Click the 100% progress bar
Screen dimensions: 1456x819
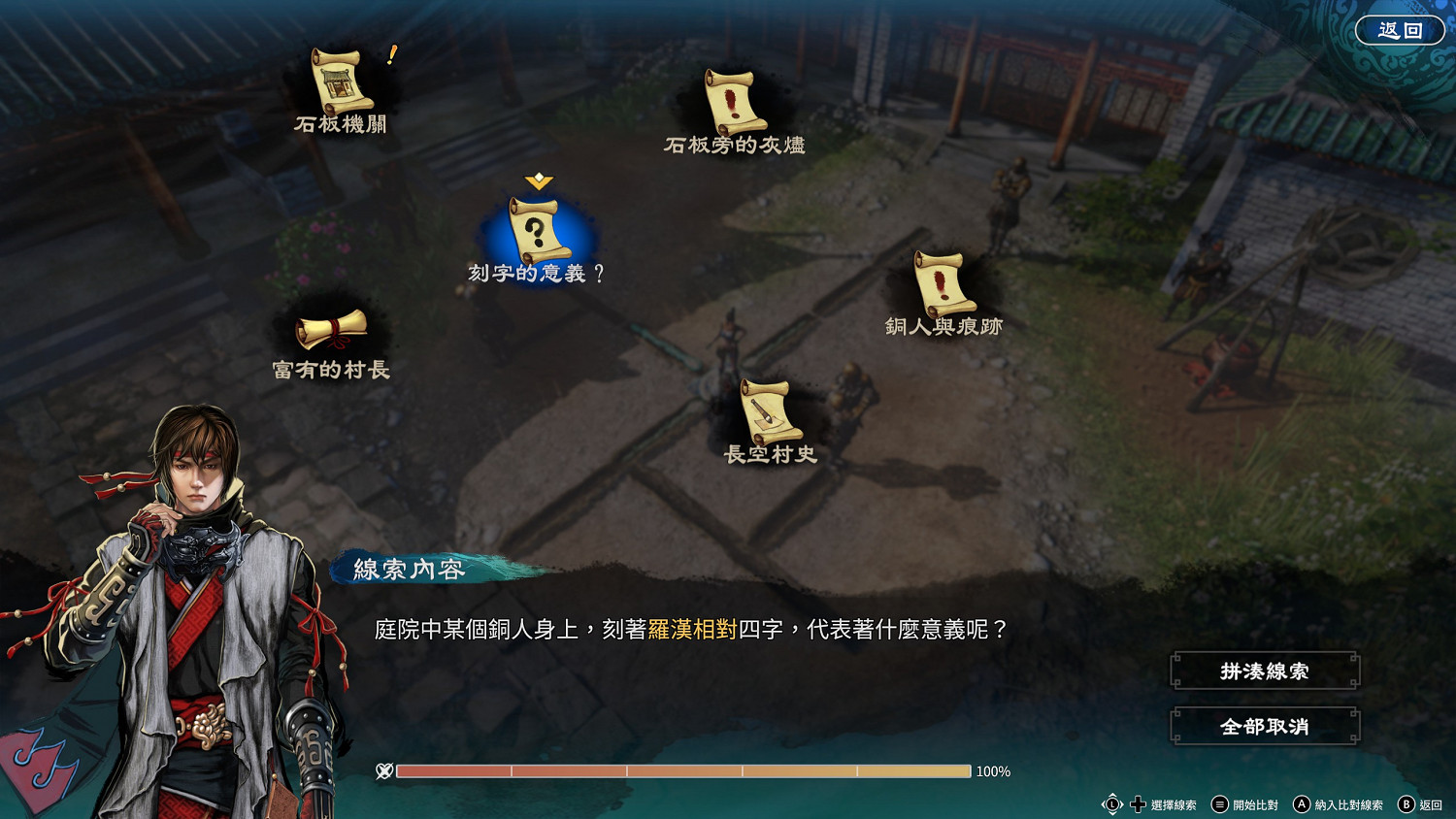[683, 772]
